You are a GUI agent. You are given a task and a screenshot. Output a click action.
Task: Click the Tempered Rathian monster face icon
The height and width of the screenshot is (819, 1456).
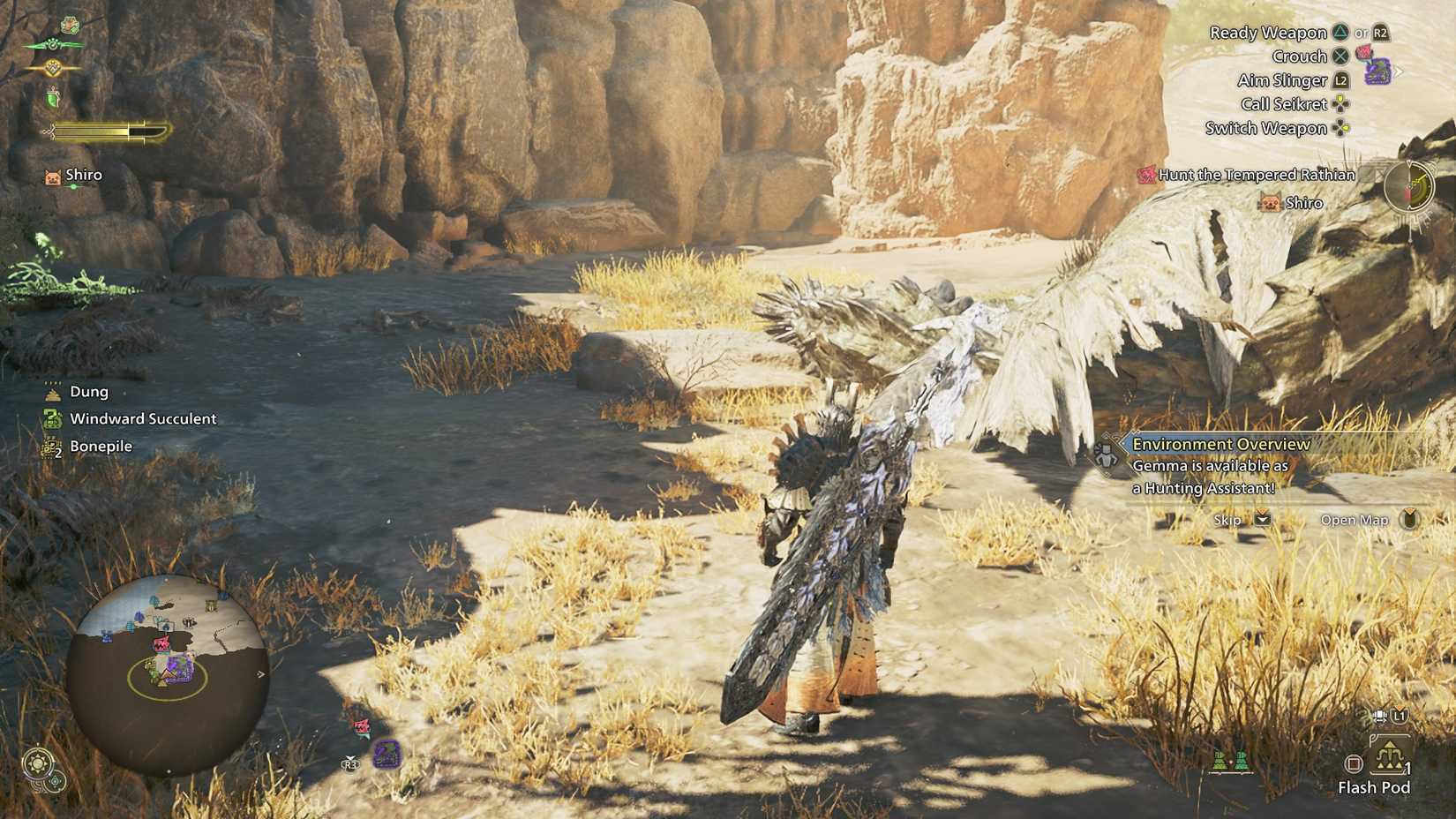click(x=1145, y=175)
